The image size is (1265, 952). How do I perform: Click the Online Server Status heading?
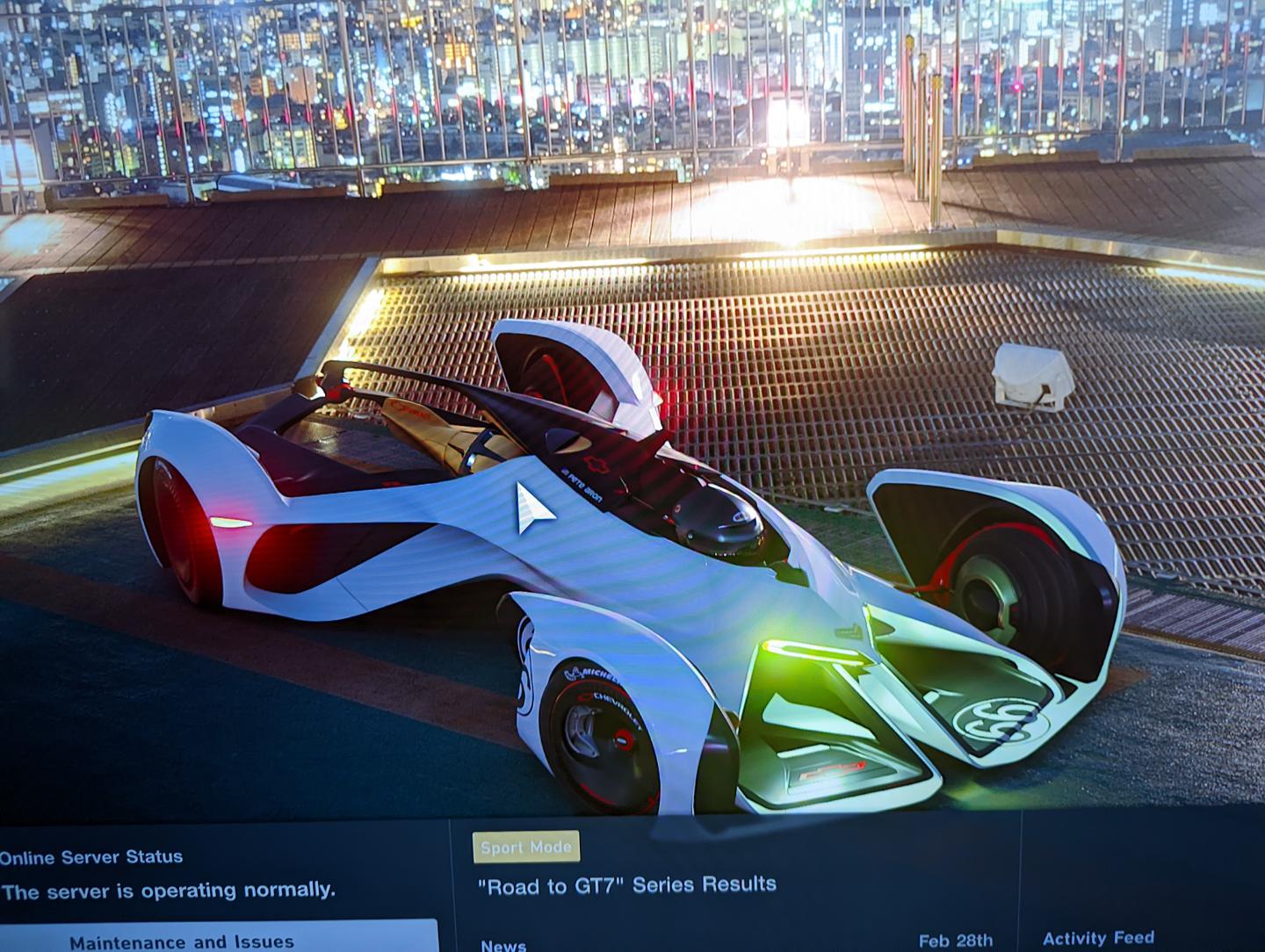pos(90,855)
